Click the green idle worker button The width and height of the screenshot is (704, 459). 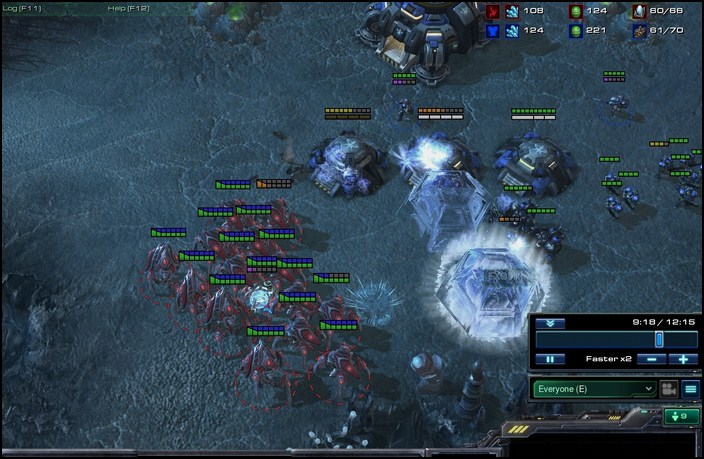click(682, 416)
